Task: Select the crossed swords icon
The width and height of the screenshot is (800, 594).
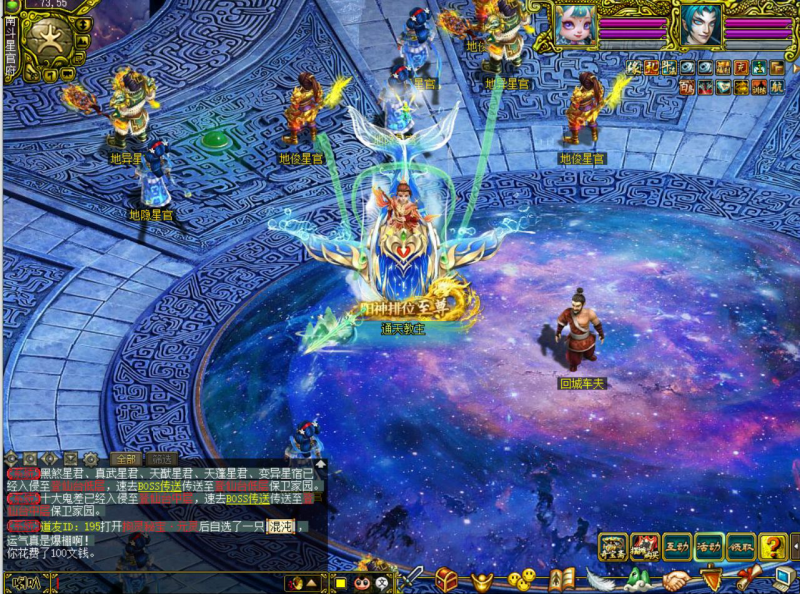Action: (413, 577)
